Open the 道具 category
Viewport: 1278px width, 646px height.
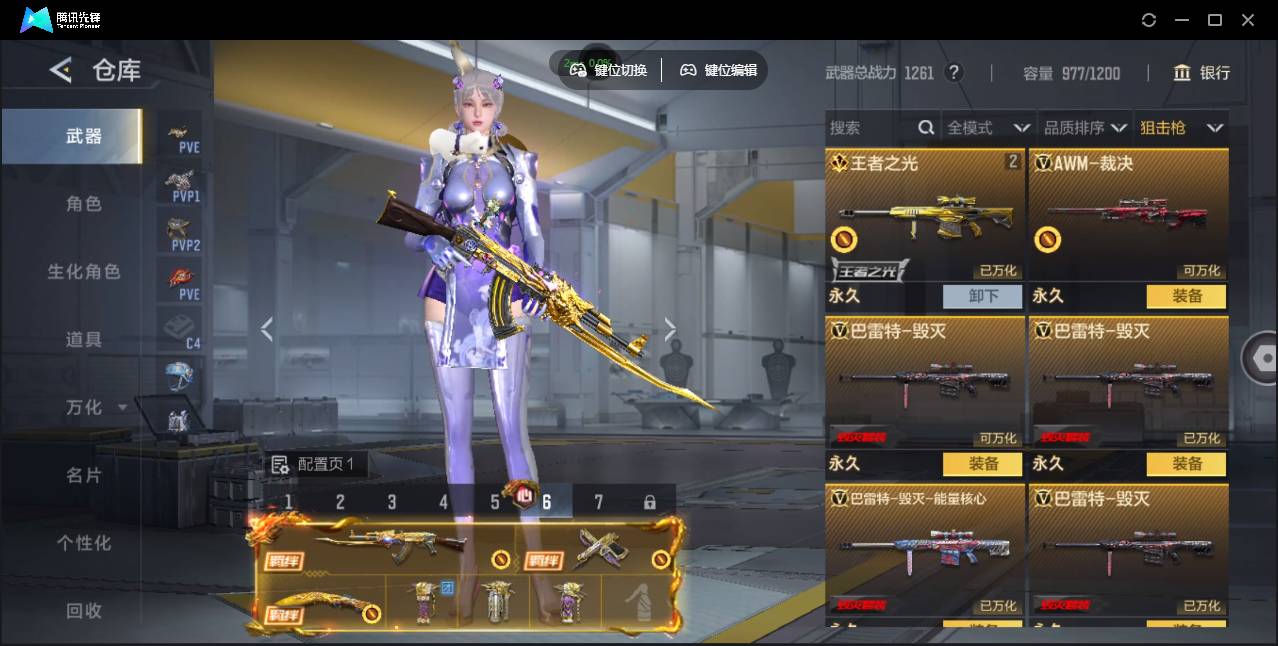tap(84, 340)
